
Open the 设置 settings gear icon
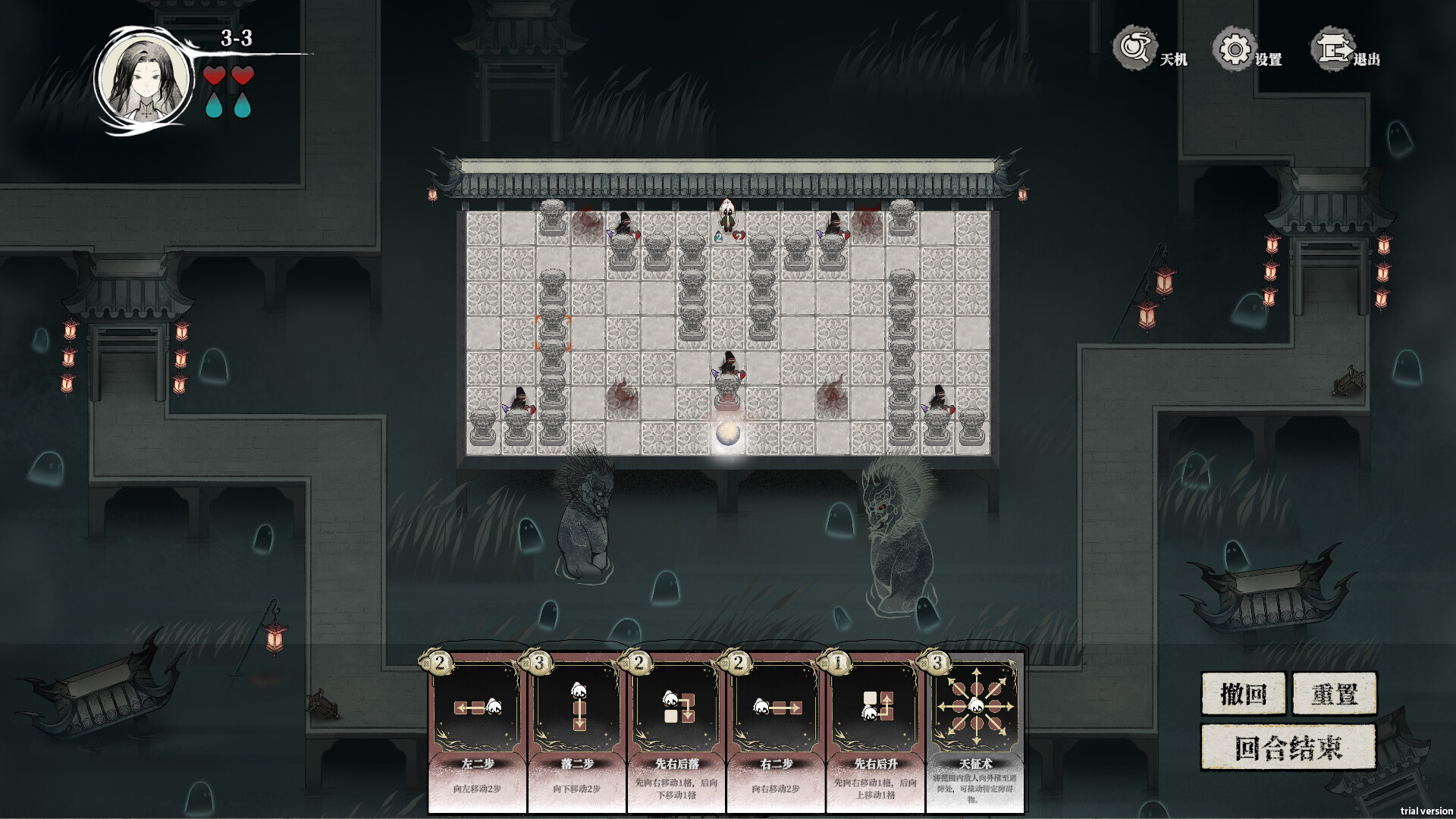1235,48
